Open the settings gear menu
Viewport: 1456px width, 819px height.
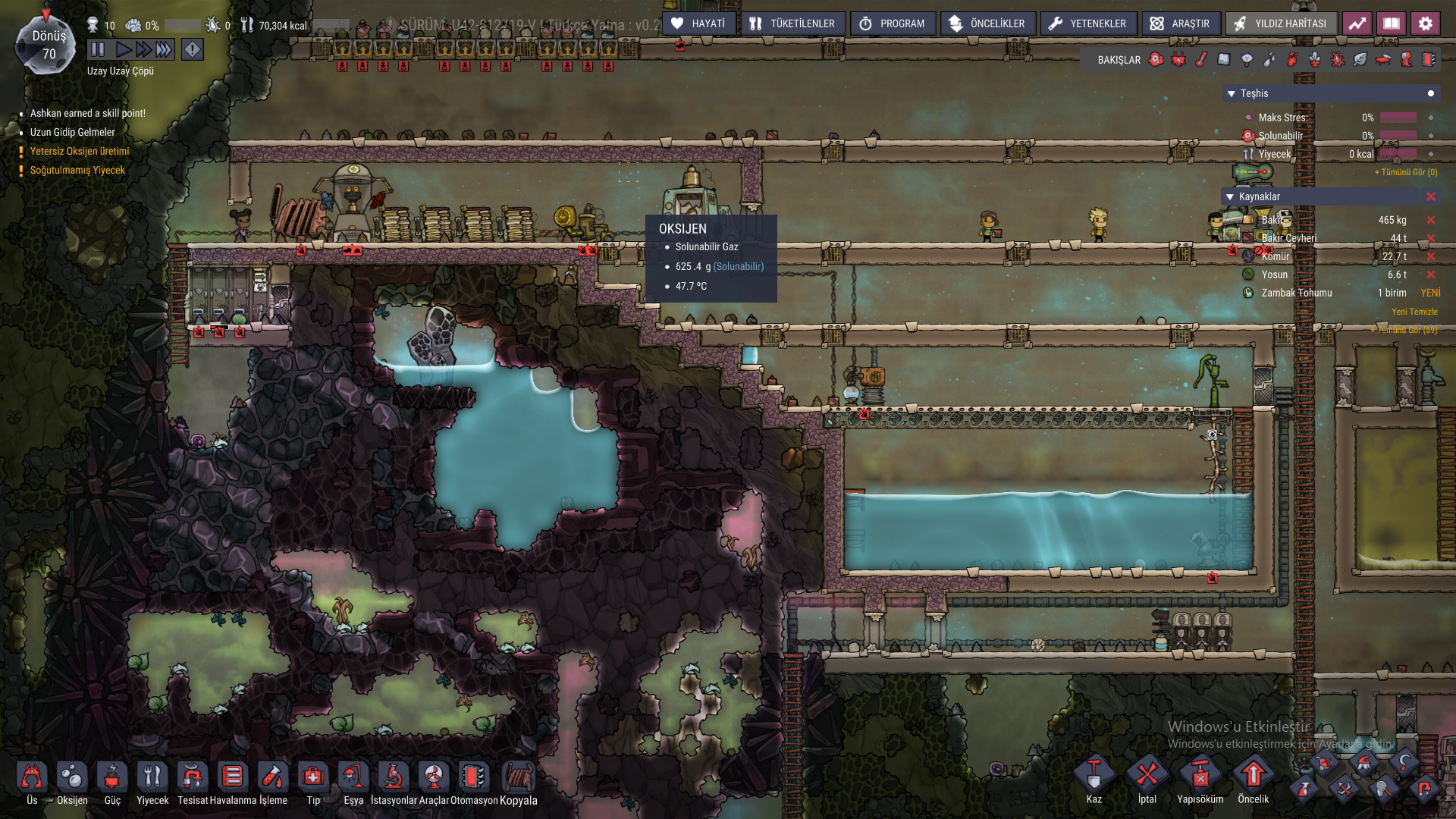click(x=1425, y=24)
